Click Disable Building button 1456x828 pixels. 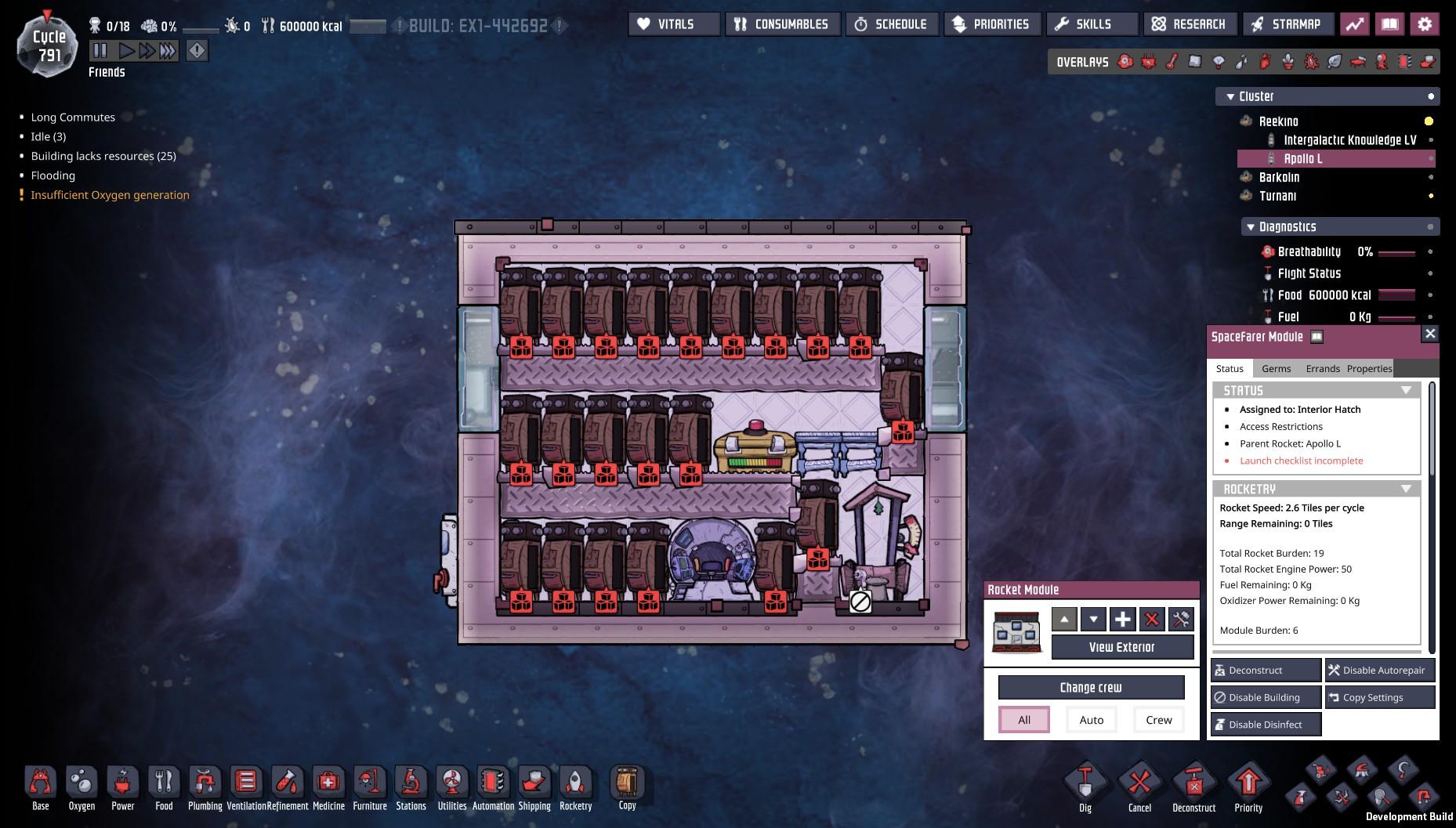coord(1265,698)
